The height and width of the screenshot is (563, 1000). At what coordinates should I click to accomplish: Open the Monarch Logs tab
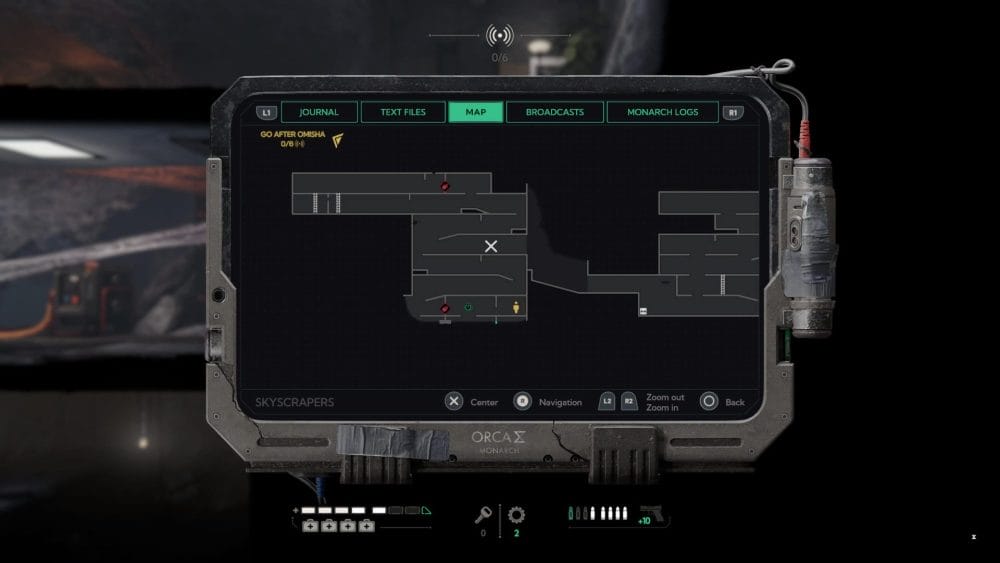pos(662,112)
